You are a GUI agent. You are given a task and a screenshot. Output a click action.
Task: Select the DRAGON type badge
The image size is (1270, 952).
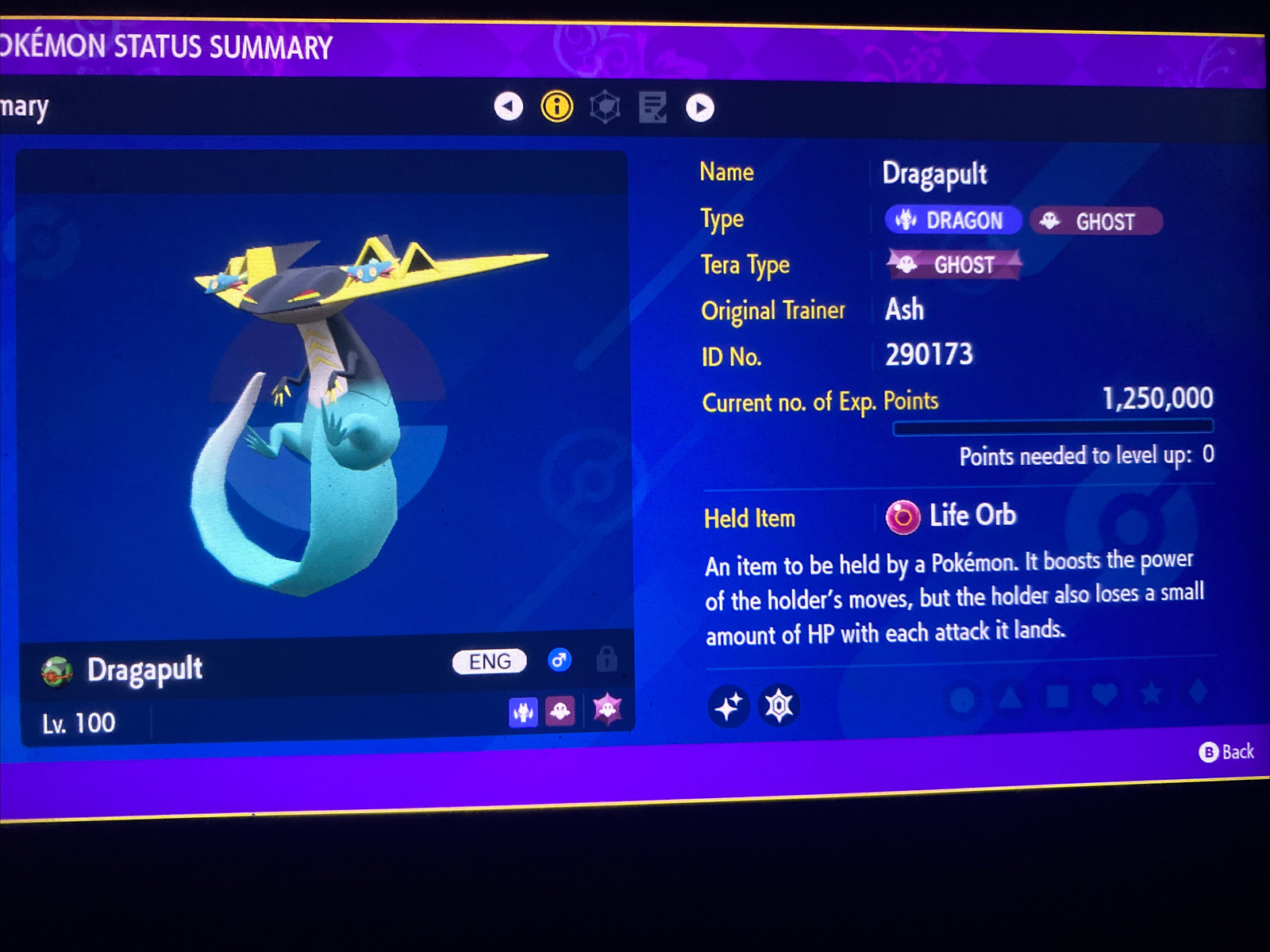click(952, 221)
